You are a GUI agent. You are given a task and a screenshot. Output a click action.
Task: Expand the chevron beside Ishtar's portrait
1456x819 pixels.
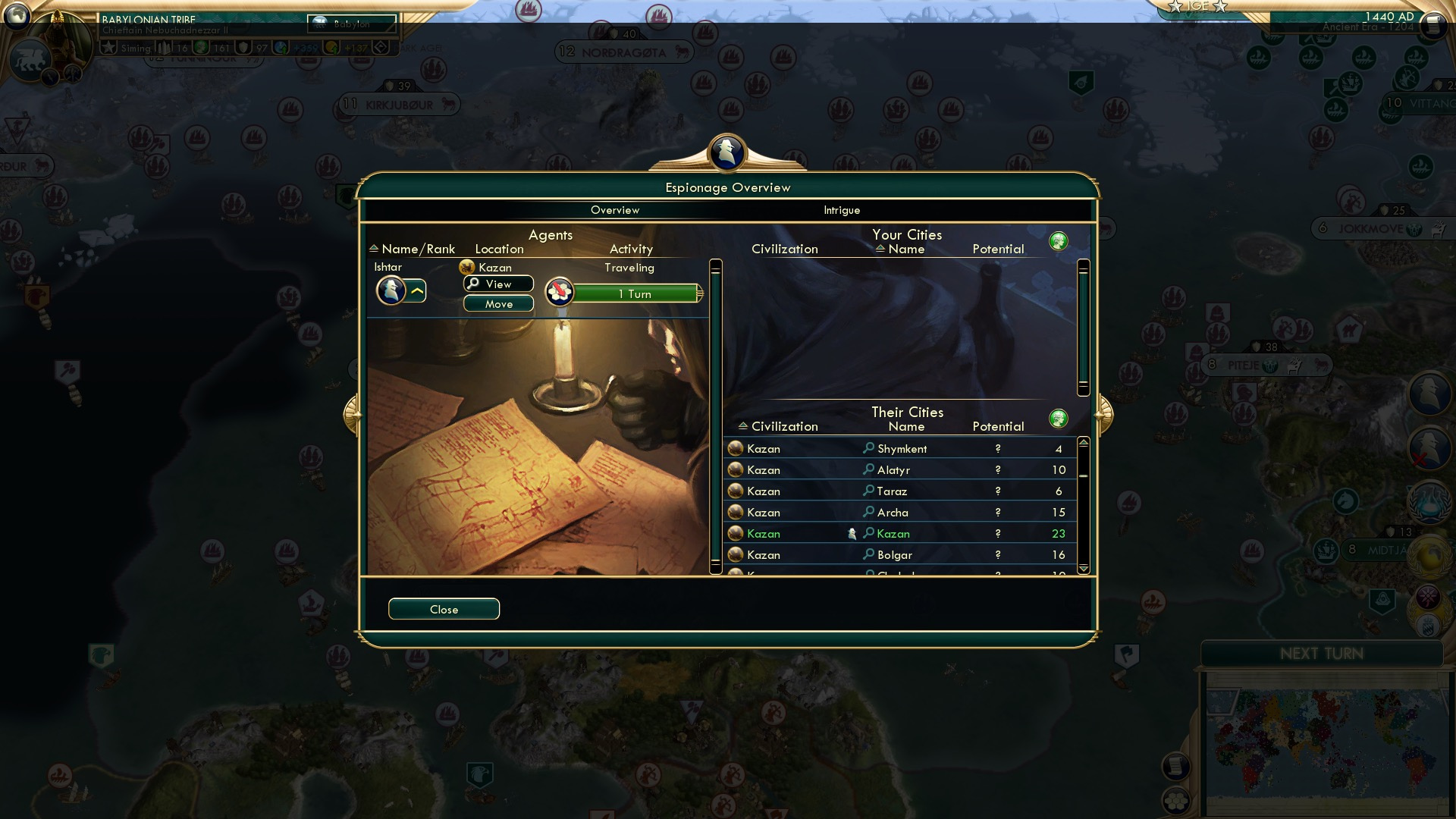click(x=418, y=290)
